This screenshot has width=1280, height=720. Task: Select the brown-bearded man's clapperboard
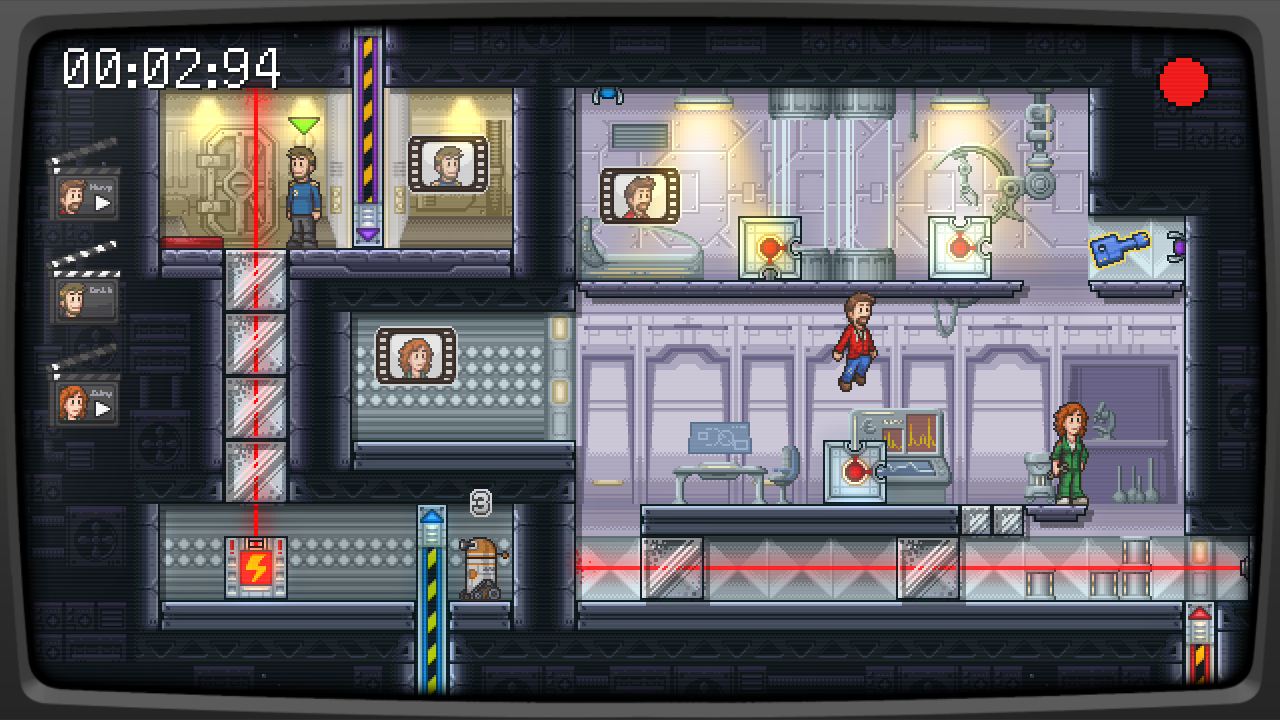click(87, 195)
